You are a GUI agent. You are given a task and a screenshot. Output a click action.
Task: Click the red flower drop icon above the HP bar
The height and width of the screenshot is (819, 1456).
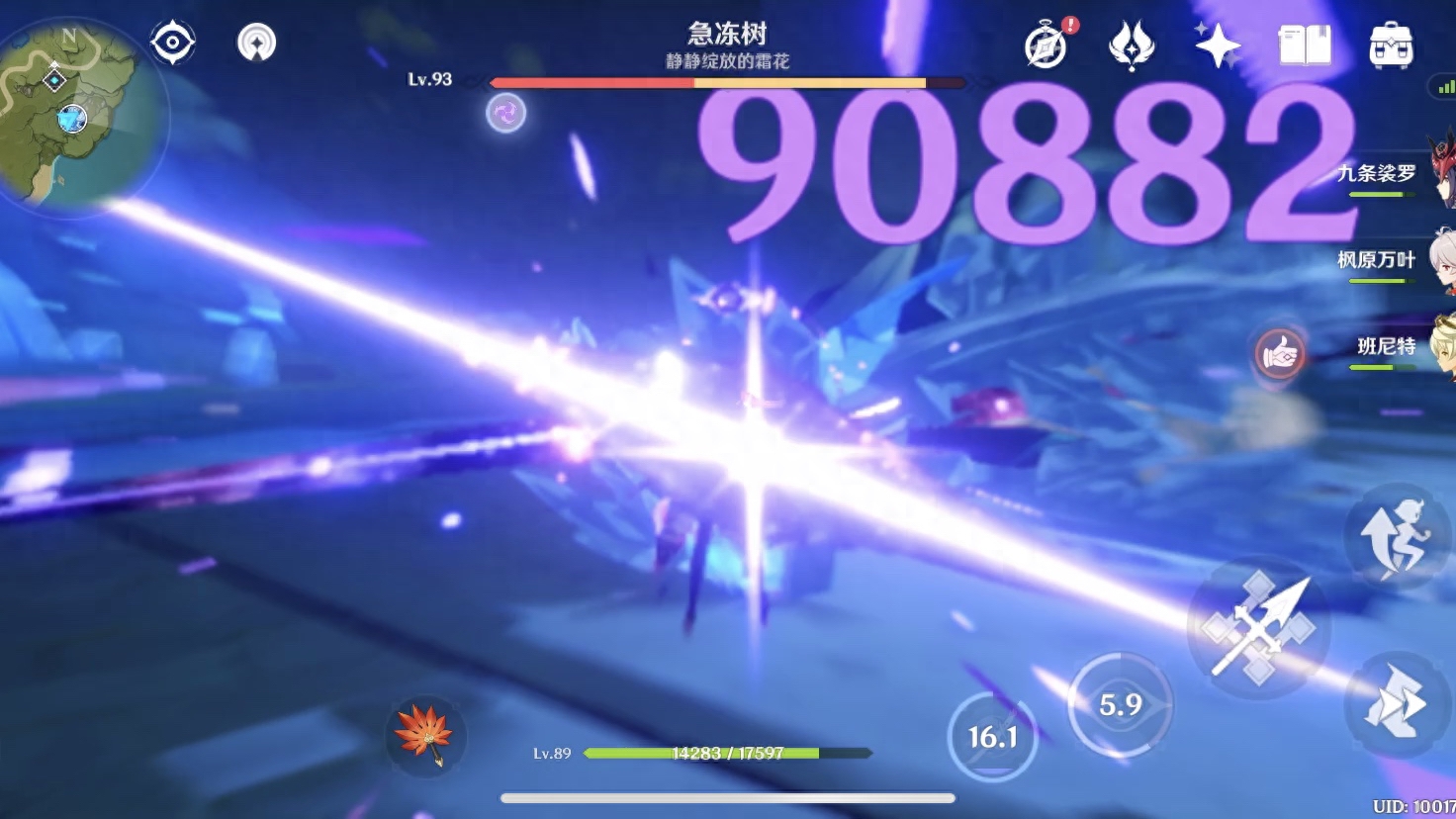[424, 736]
